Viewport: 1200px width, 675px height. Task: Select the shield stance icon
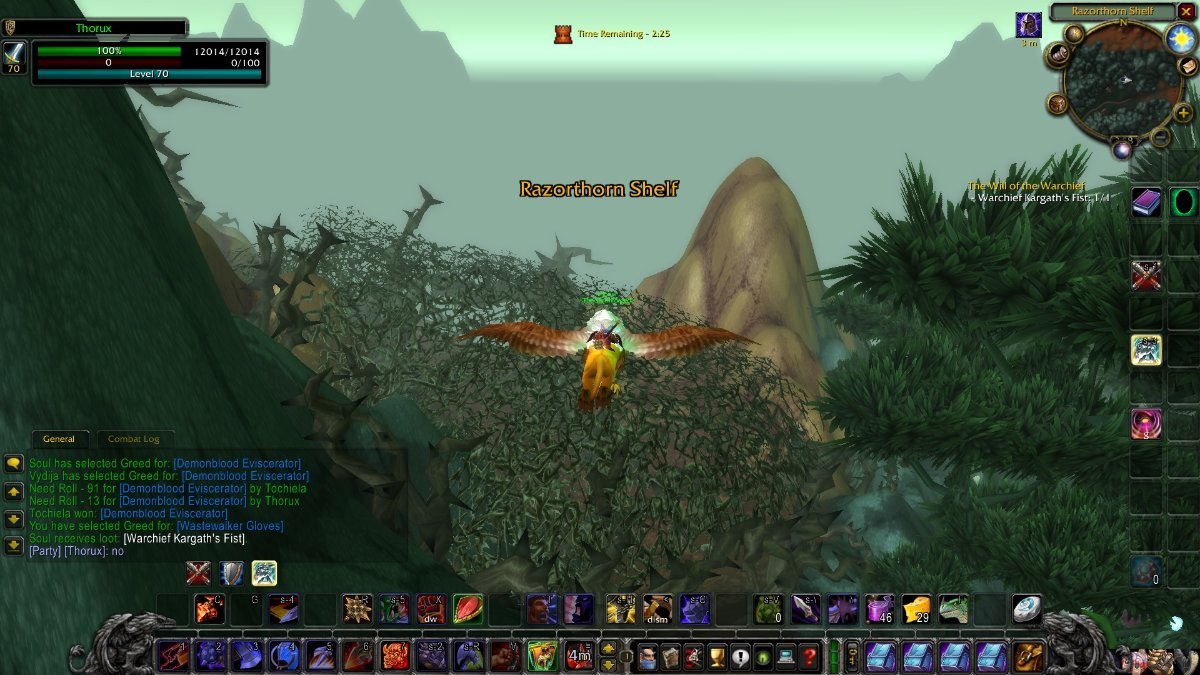[231, 573]
